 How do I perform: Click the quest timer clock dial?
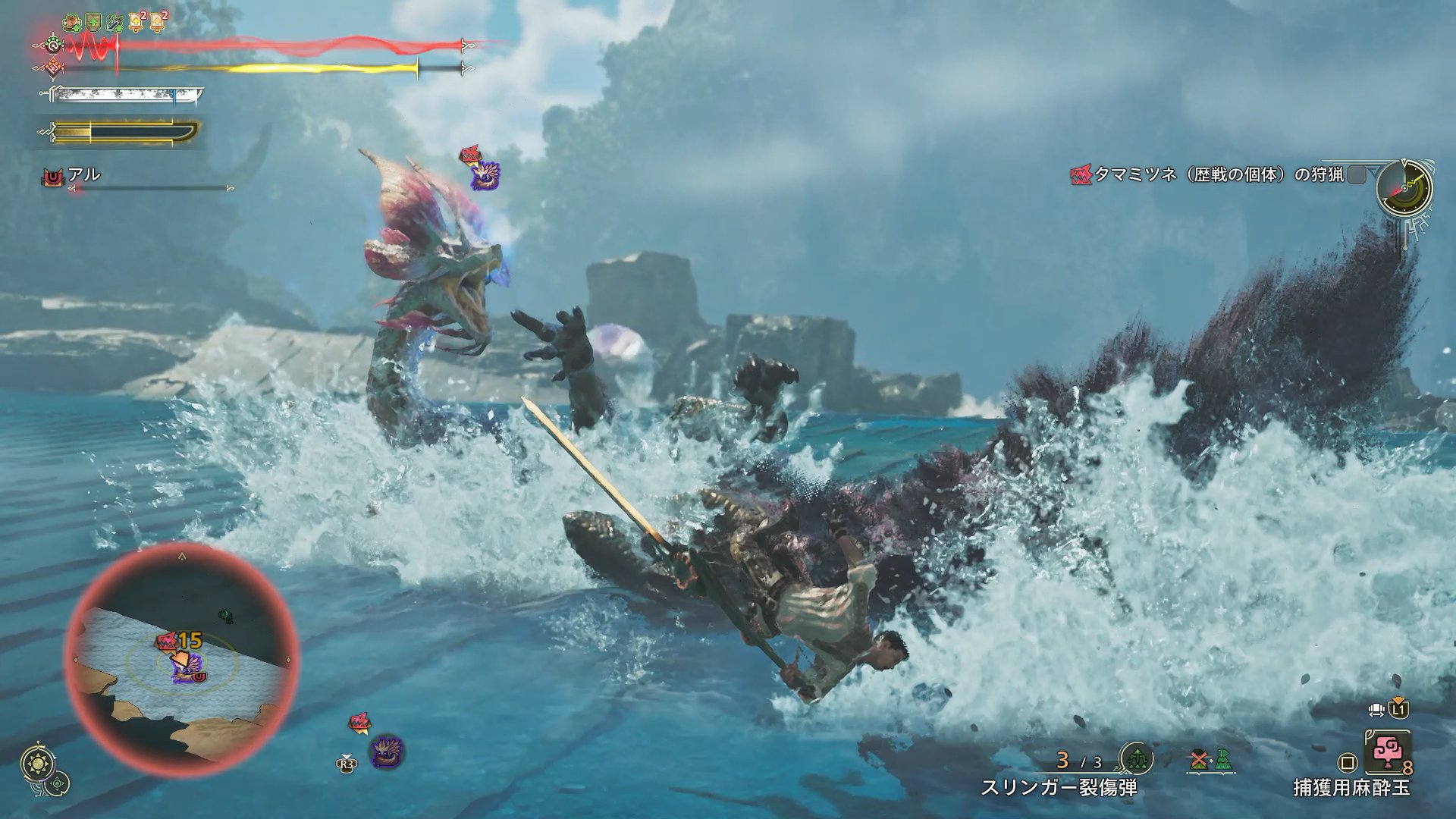[1404, 187]
